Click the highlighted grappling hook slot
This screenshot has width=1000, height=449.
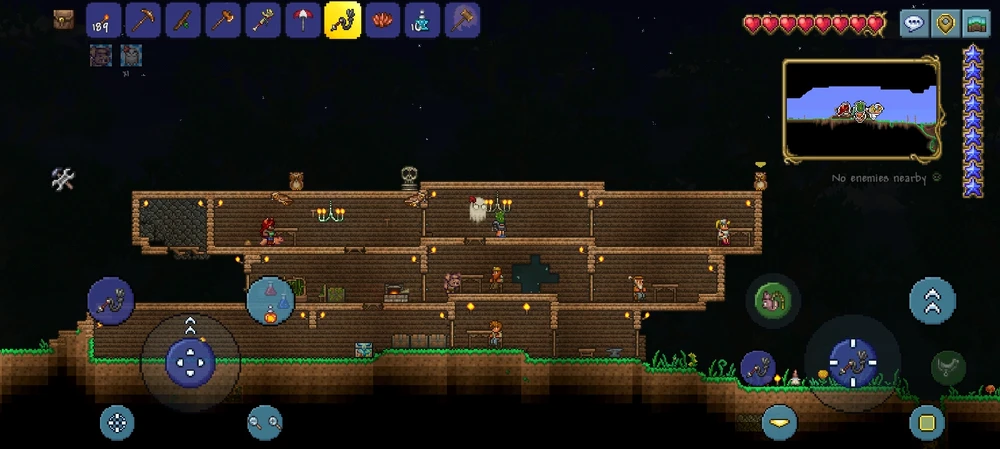pyautogui.click(x=343, y=20)
